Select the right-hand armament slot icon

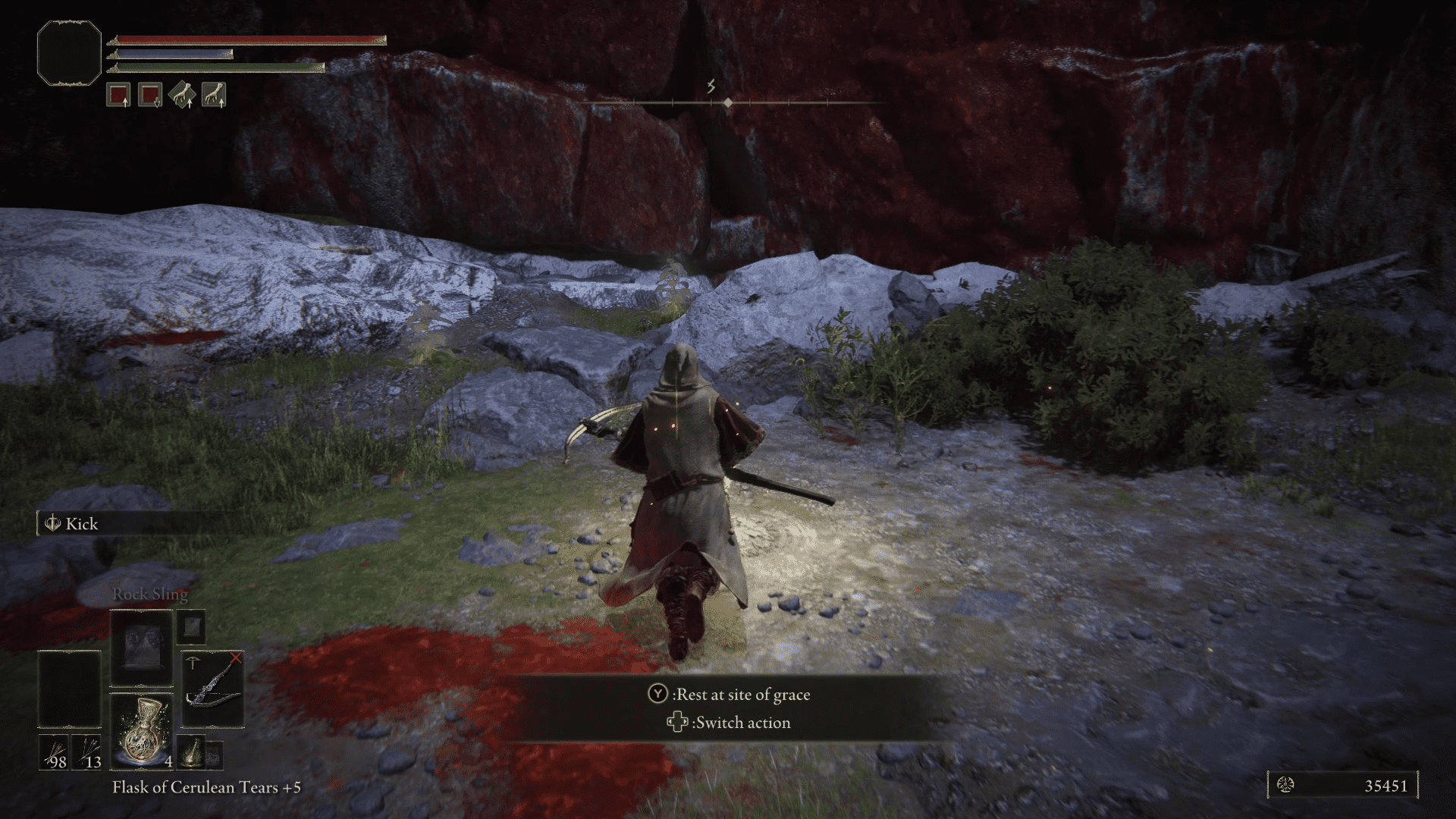118,93
